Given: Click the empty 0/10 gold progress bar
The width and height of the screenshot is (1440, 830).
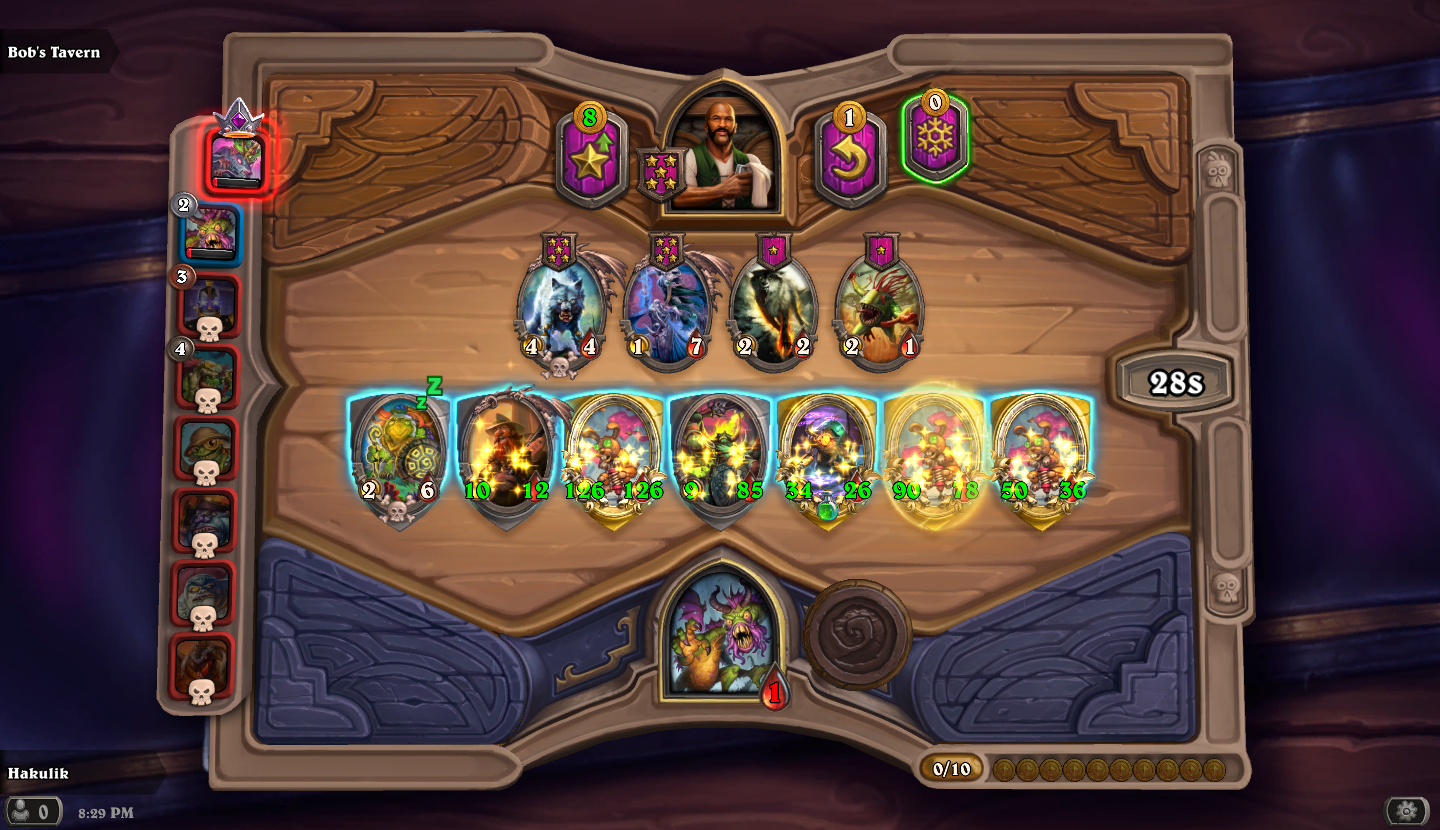Looking at the screenshot, I should (951, 766).
